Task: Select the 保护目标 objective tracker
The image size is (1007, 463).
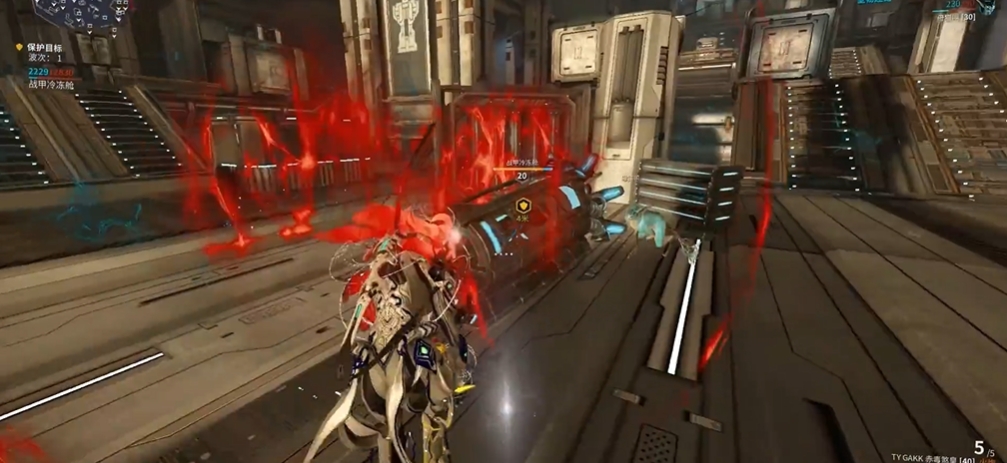Action: (44, 47)
